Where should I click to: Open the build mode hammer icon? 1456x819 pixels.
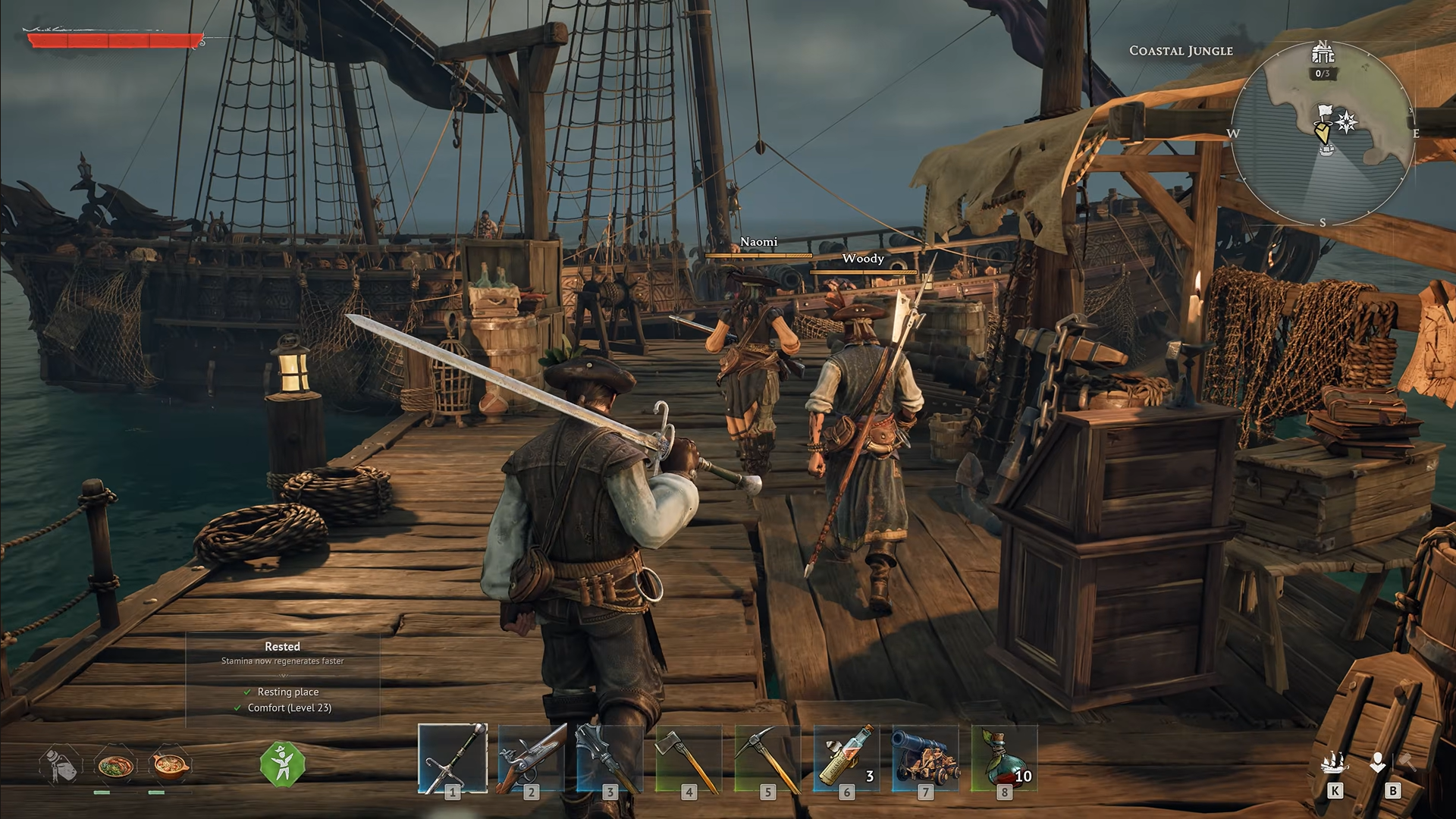click(1392, 763)
